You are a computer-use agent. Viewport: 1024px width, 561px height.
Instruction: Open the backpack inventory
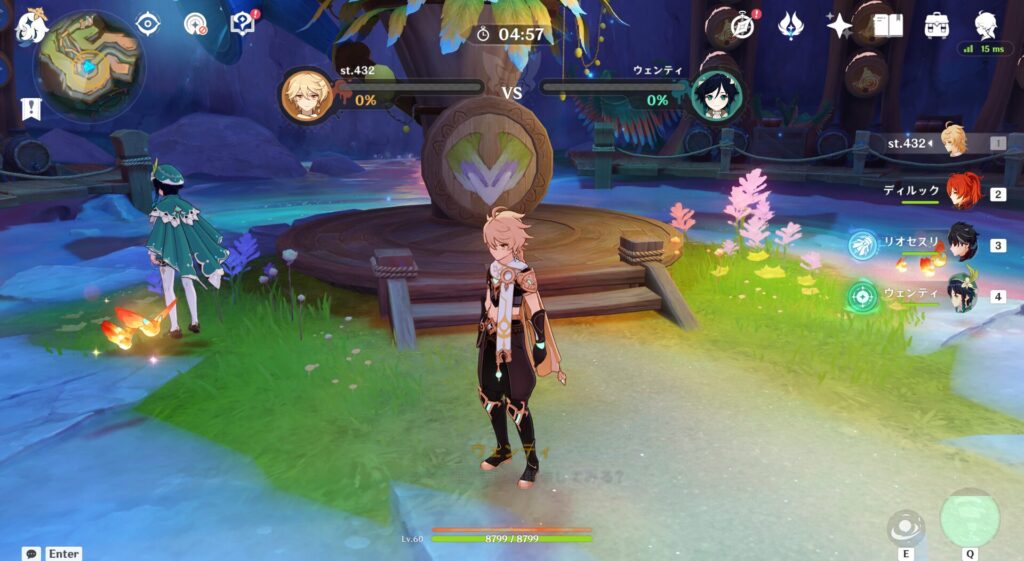(937, 25)
